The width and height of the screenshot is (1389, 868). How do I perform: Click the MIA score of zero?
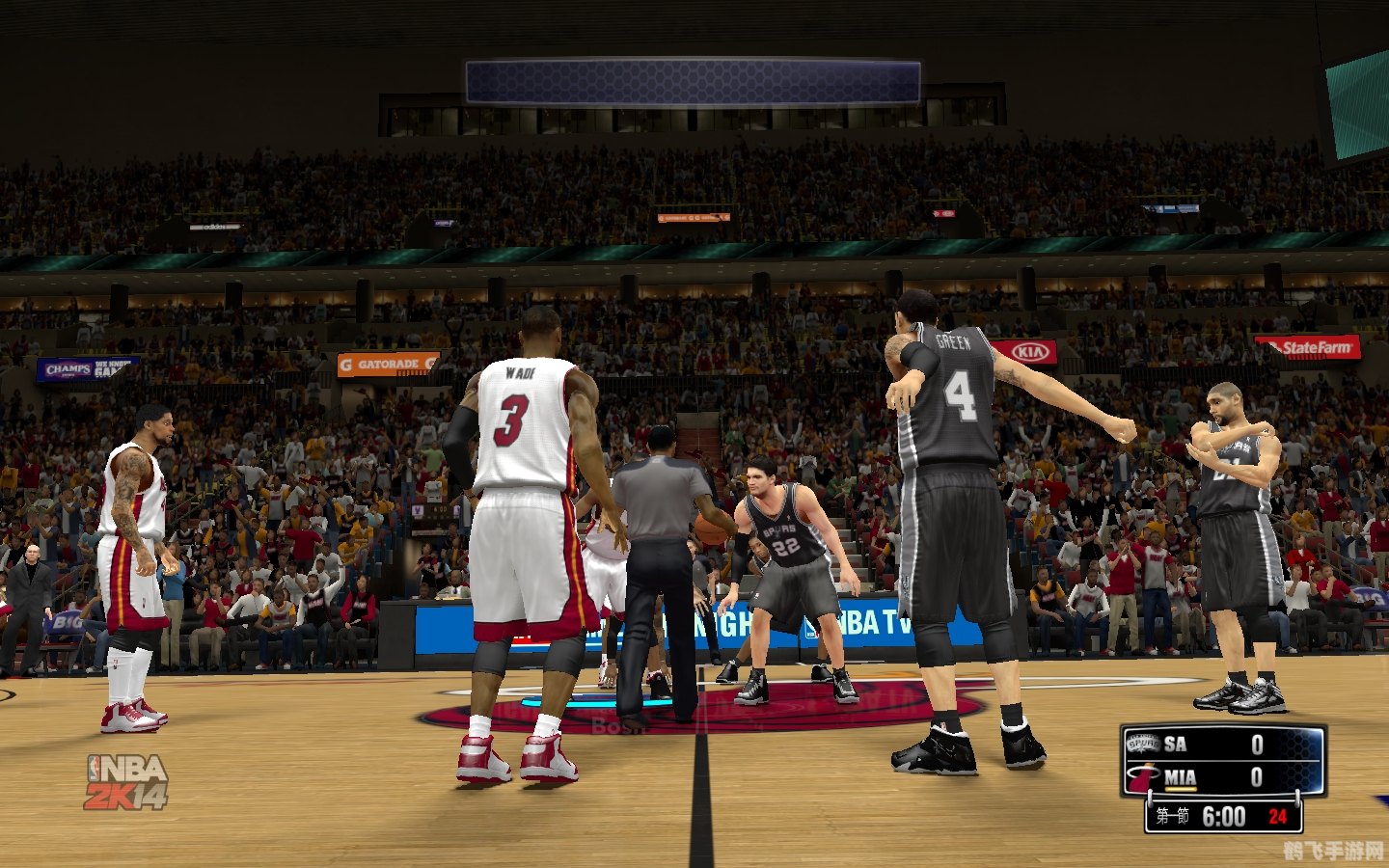tap(1257, 776)
